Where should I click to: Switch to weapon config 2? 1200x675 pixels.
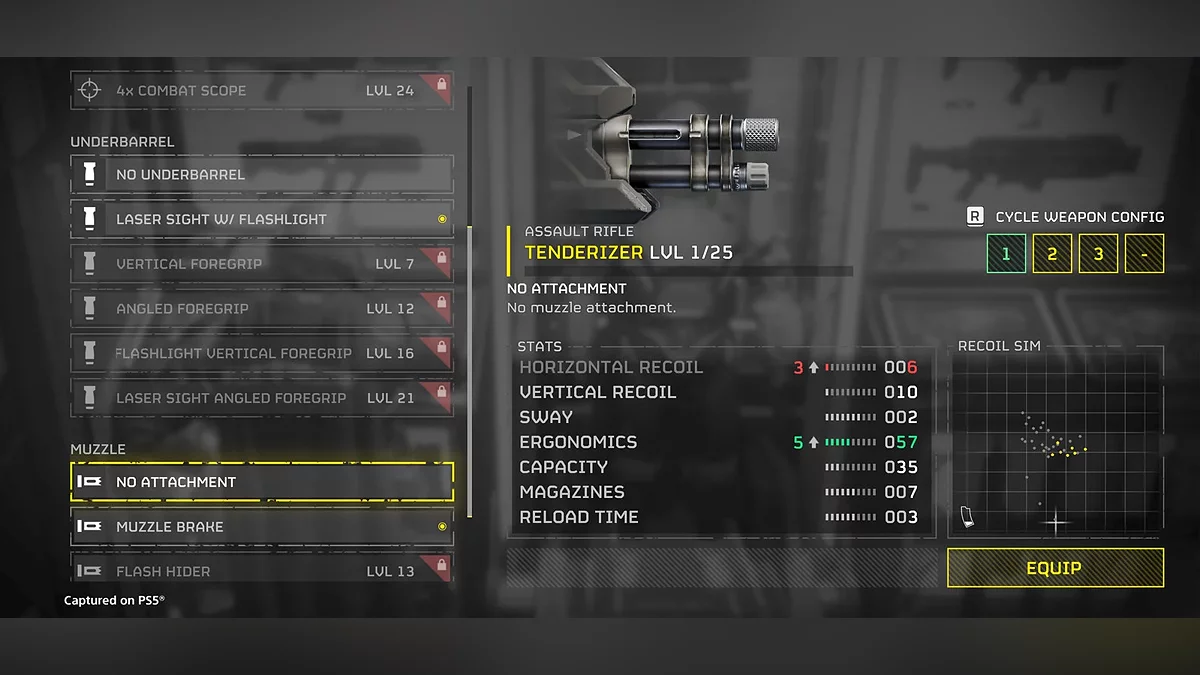pyautogui.click(x=1052, y=254)
